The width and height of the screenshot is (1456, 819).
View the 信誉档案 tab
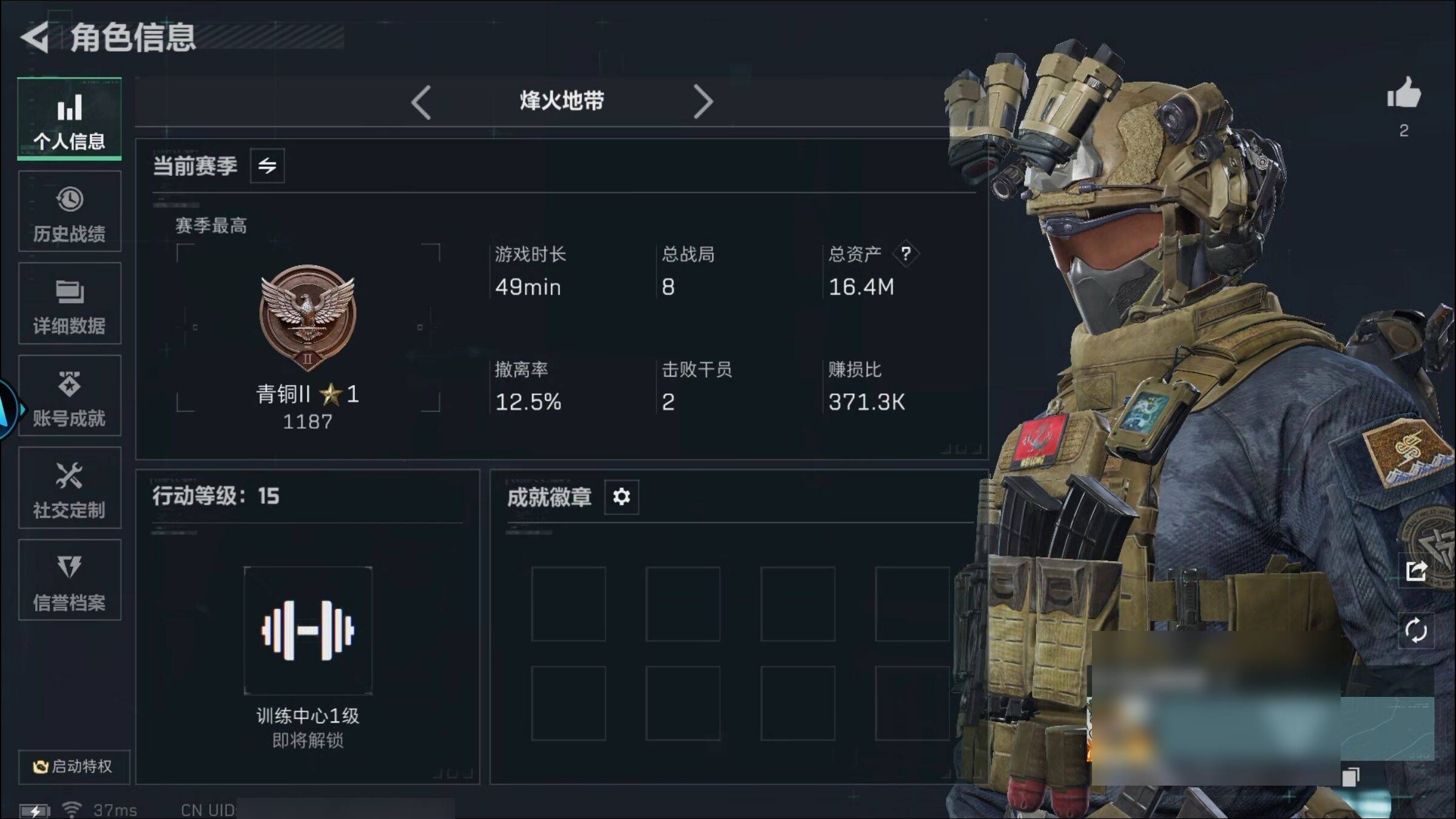(x=69, y=581)
